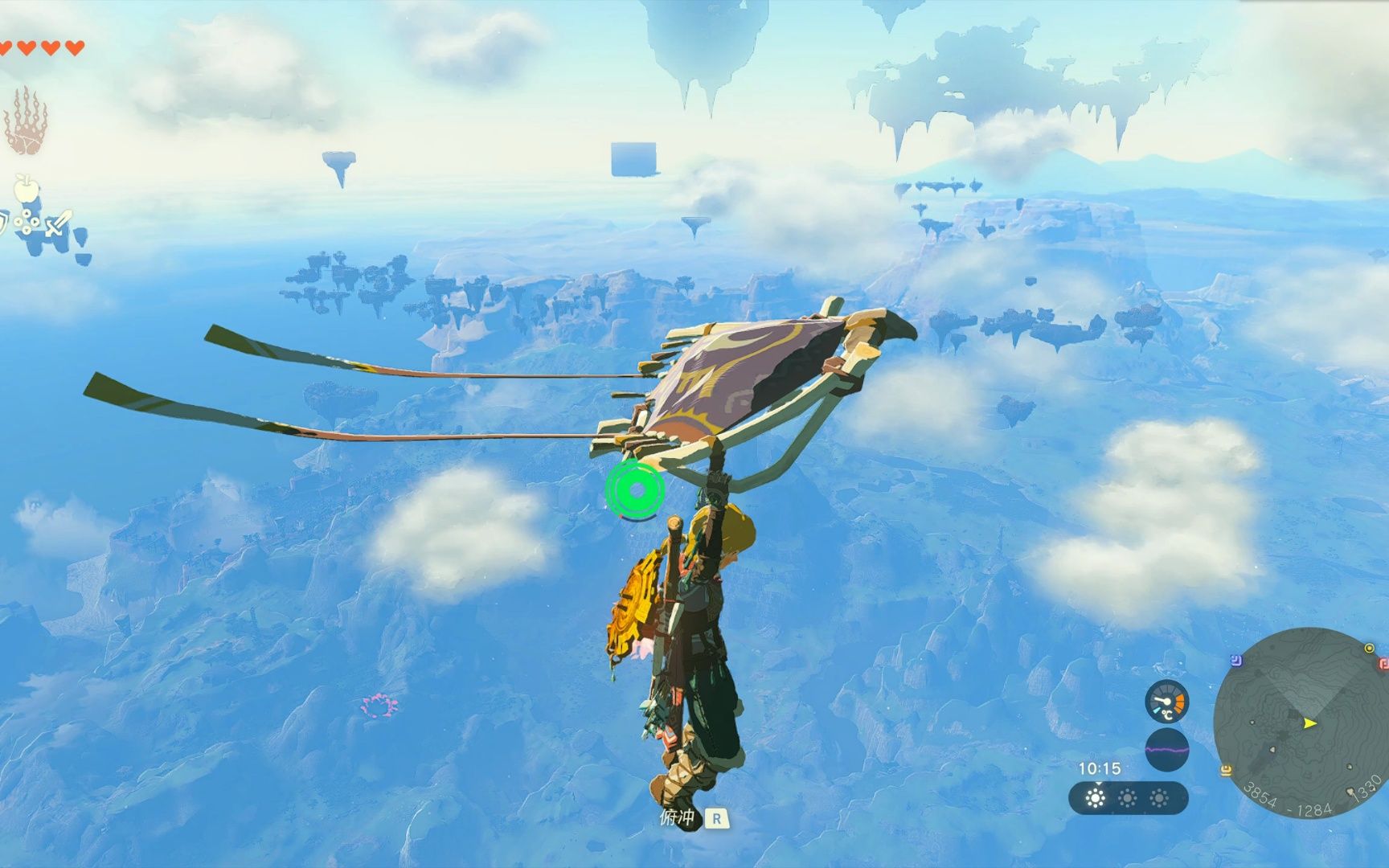Viewport: 1389px width, 868px height.
Task: Click the orange-yellow marker left of the minimap
Action: point(1226,772)
